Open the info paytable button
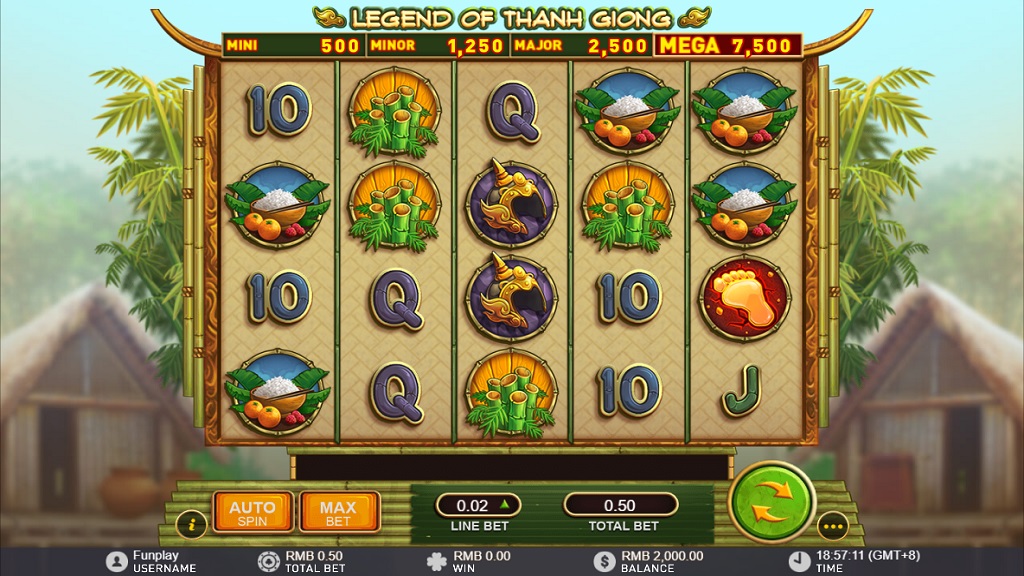 pos(191,524)
